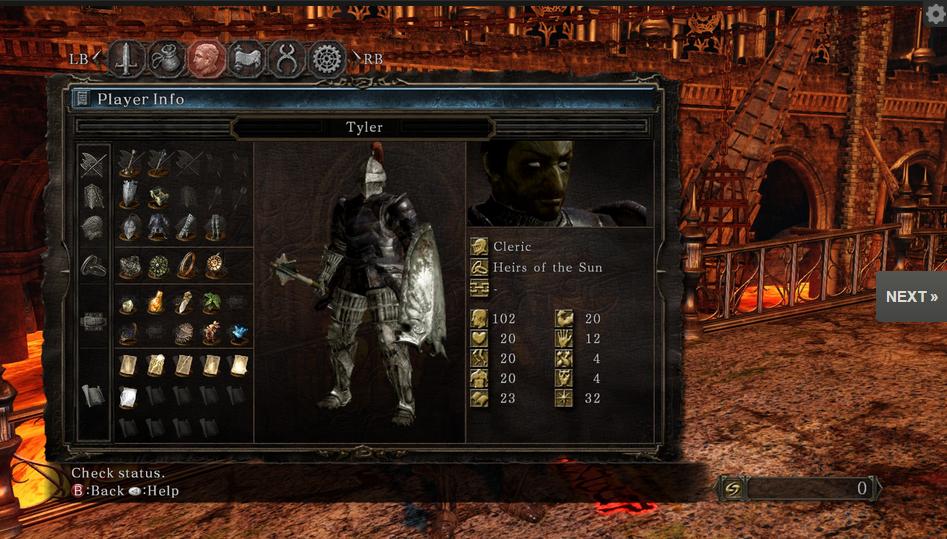The width and height of the screenshot is (947, 539).
Task: Open the sword Equipment tab
Action: point(127,59)
